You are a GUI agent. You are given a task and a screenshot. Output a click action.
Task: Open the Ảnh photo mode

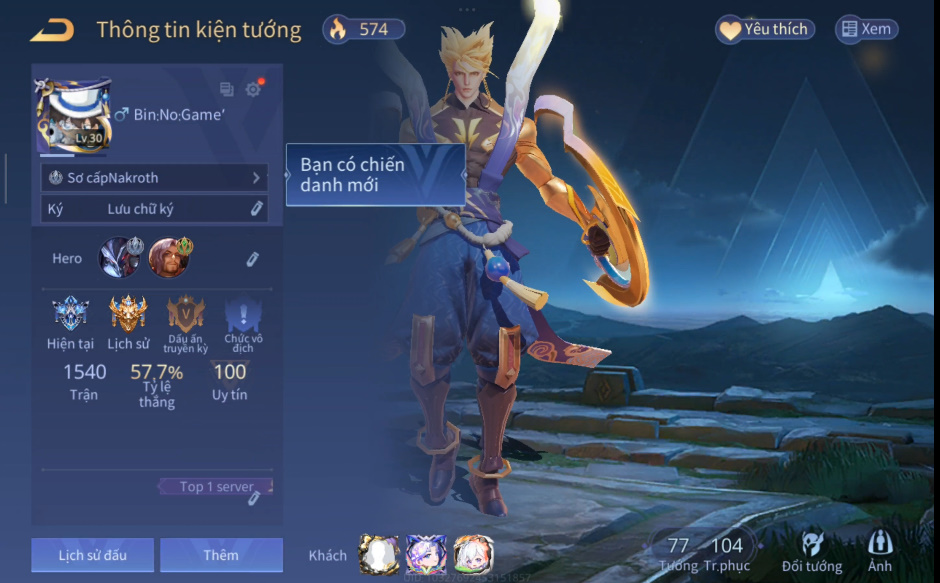(x=880, y=552)
